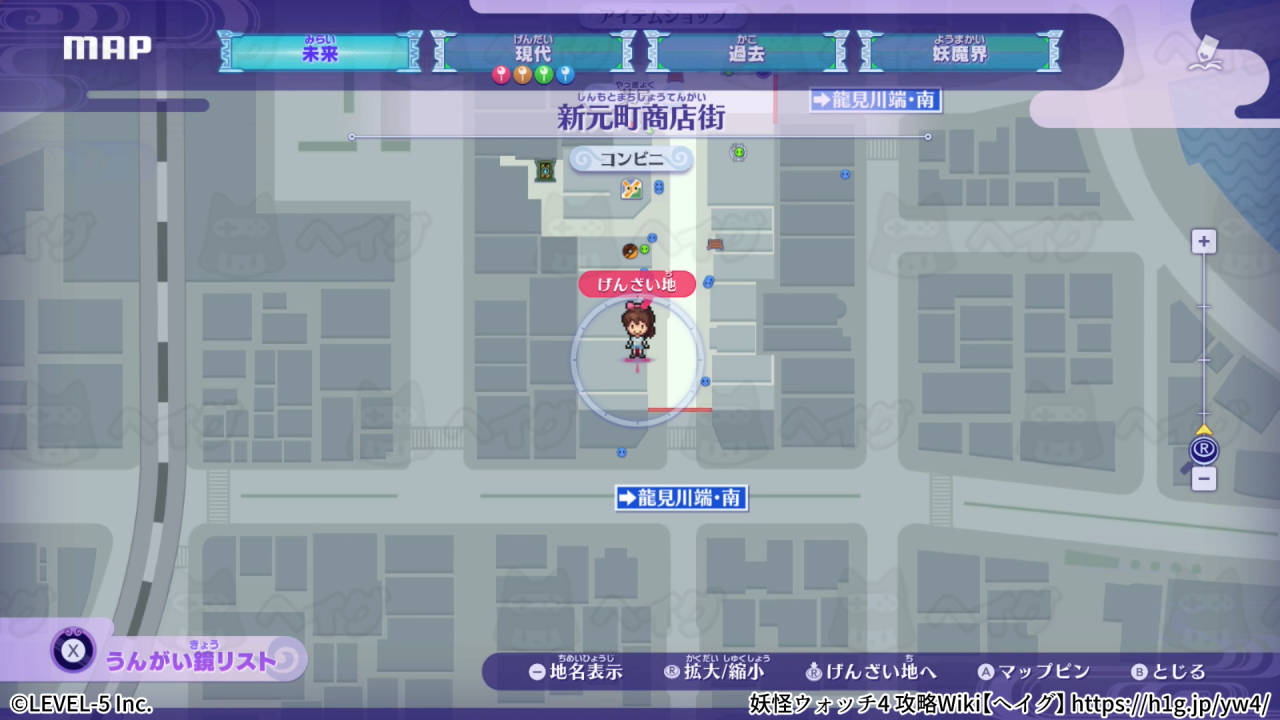
Task: Select the blue manhole icon near the map label
Action: pos(708,282)
